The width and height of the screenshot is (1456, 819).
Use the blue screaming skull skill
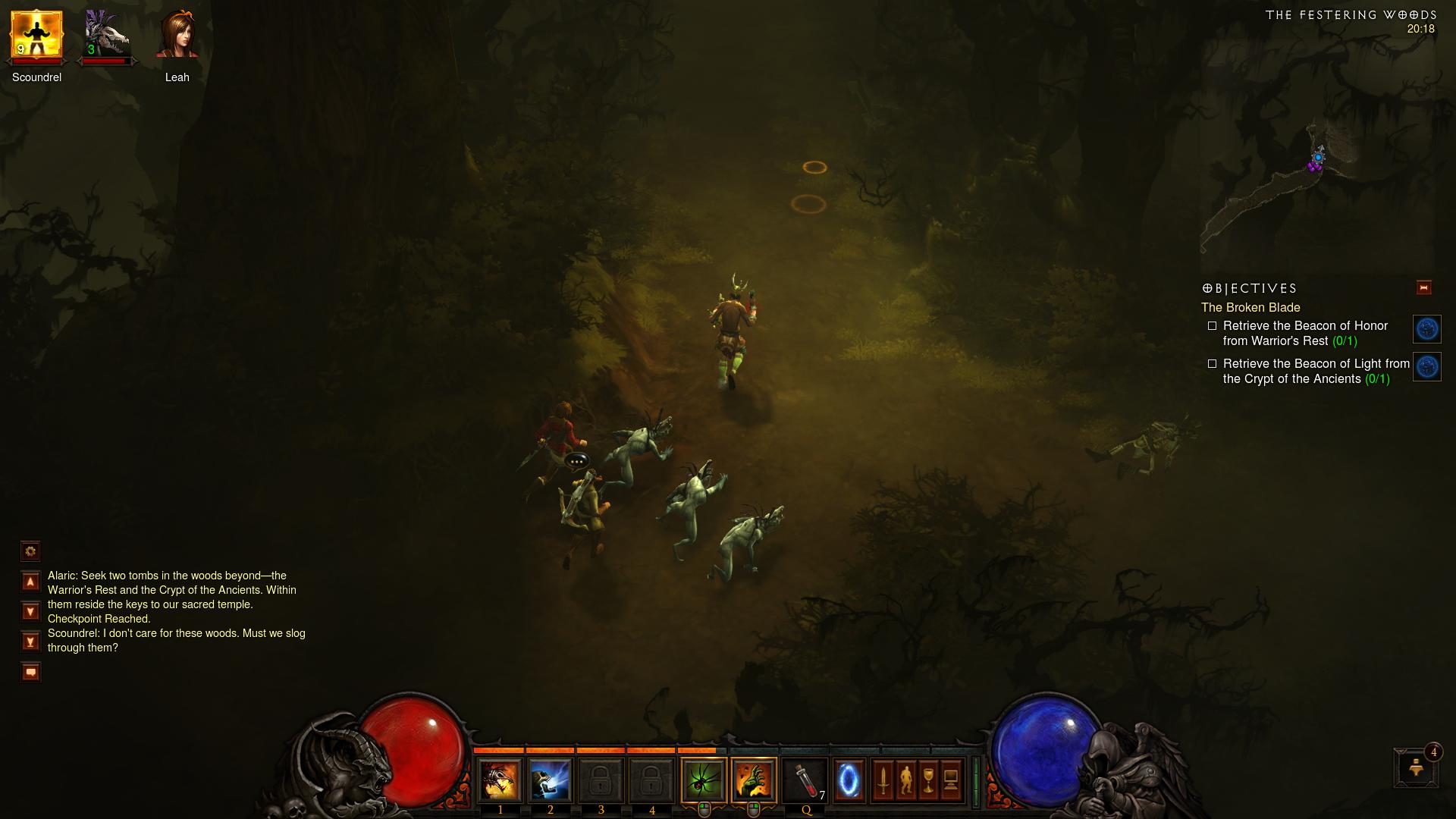click(550, 780)
